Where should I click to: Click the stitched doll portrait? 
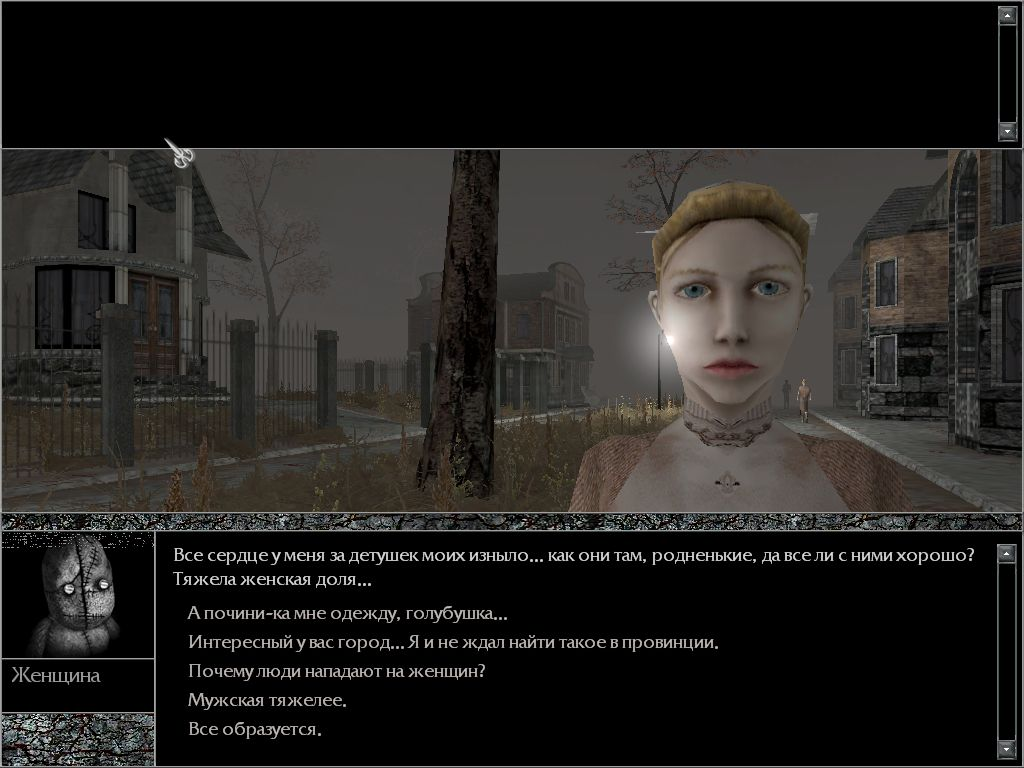(x=78, y=595)
